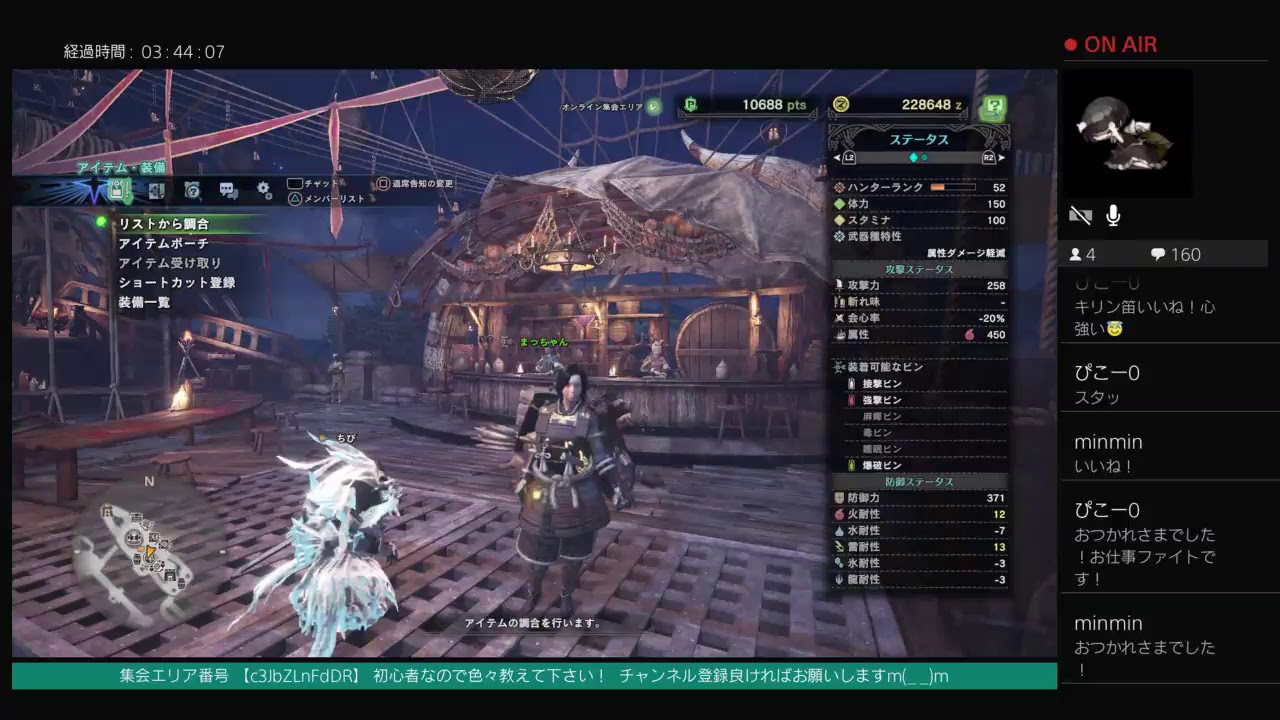Click the quest info clock icon
1280x720 pixels.
click(191, 190)
